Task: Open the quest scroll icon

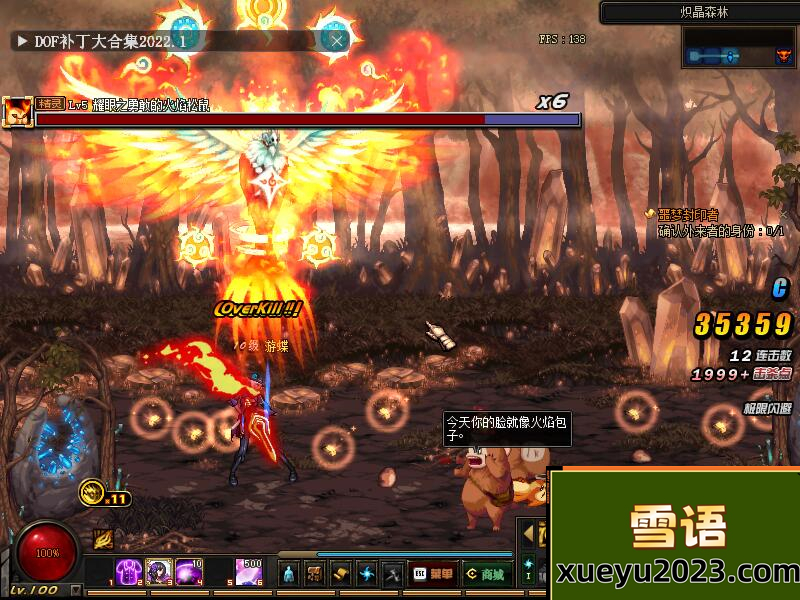Action: [x=341, y=574]
